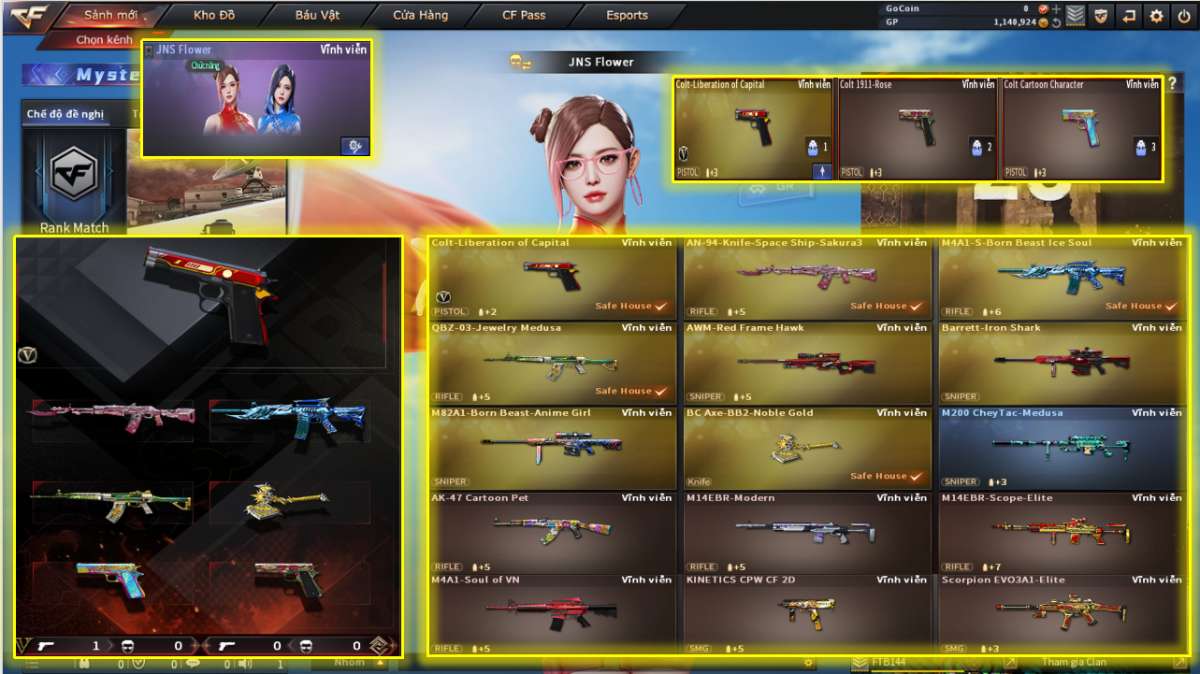
Task: Choose the Colt Cartoon Character pistol slot
Action: [1081, 129]
